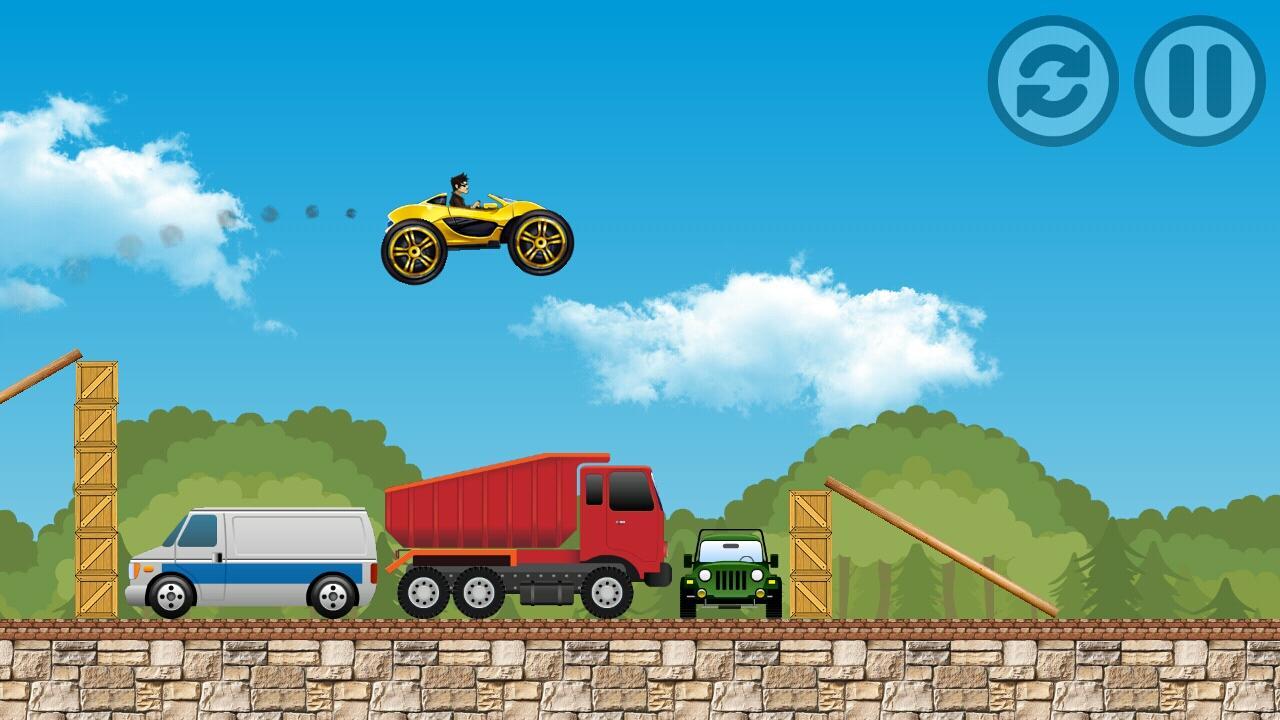
Task: Click the red dump truck cab
Action: [620, 520]
